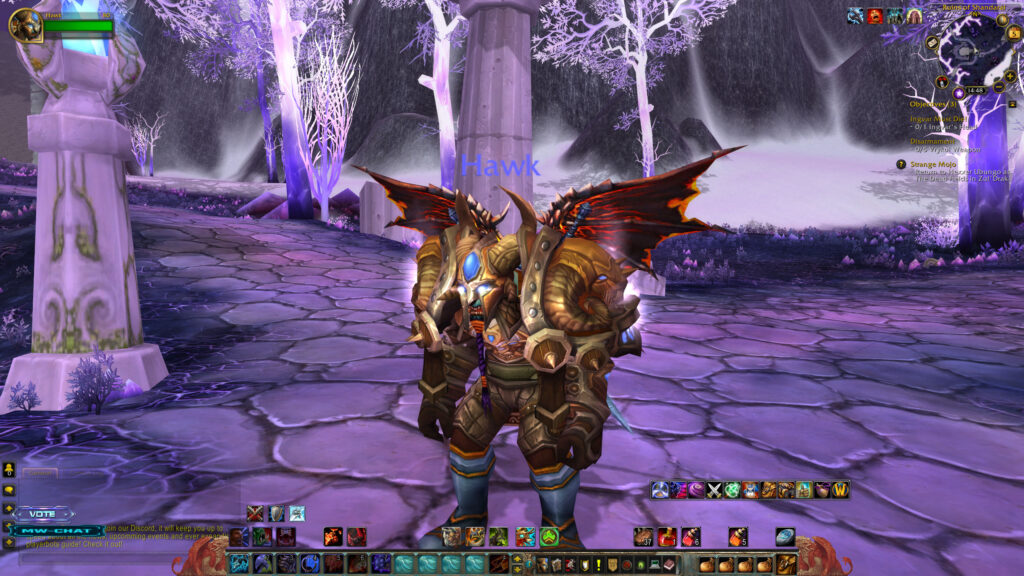Collapse the Objectives tracker header

click(1012, 103)
